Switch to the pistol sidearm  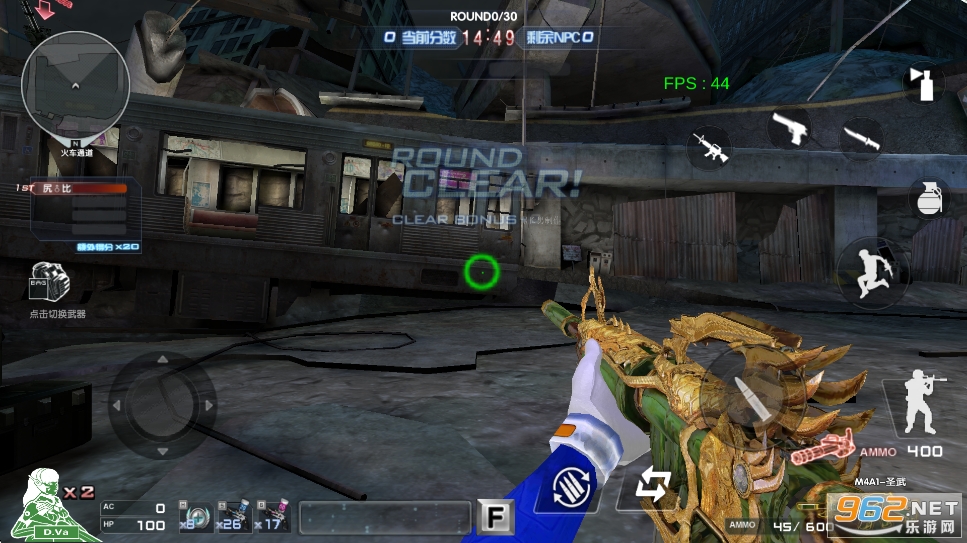pyautogui.click(x=789, y=127)
